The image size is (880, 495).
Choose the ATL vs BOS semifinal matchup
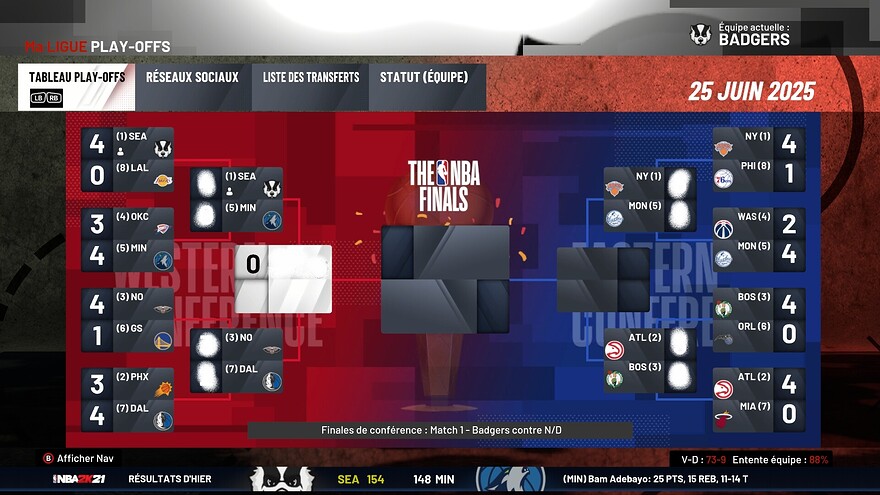(650, 361)
